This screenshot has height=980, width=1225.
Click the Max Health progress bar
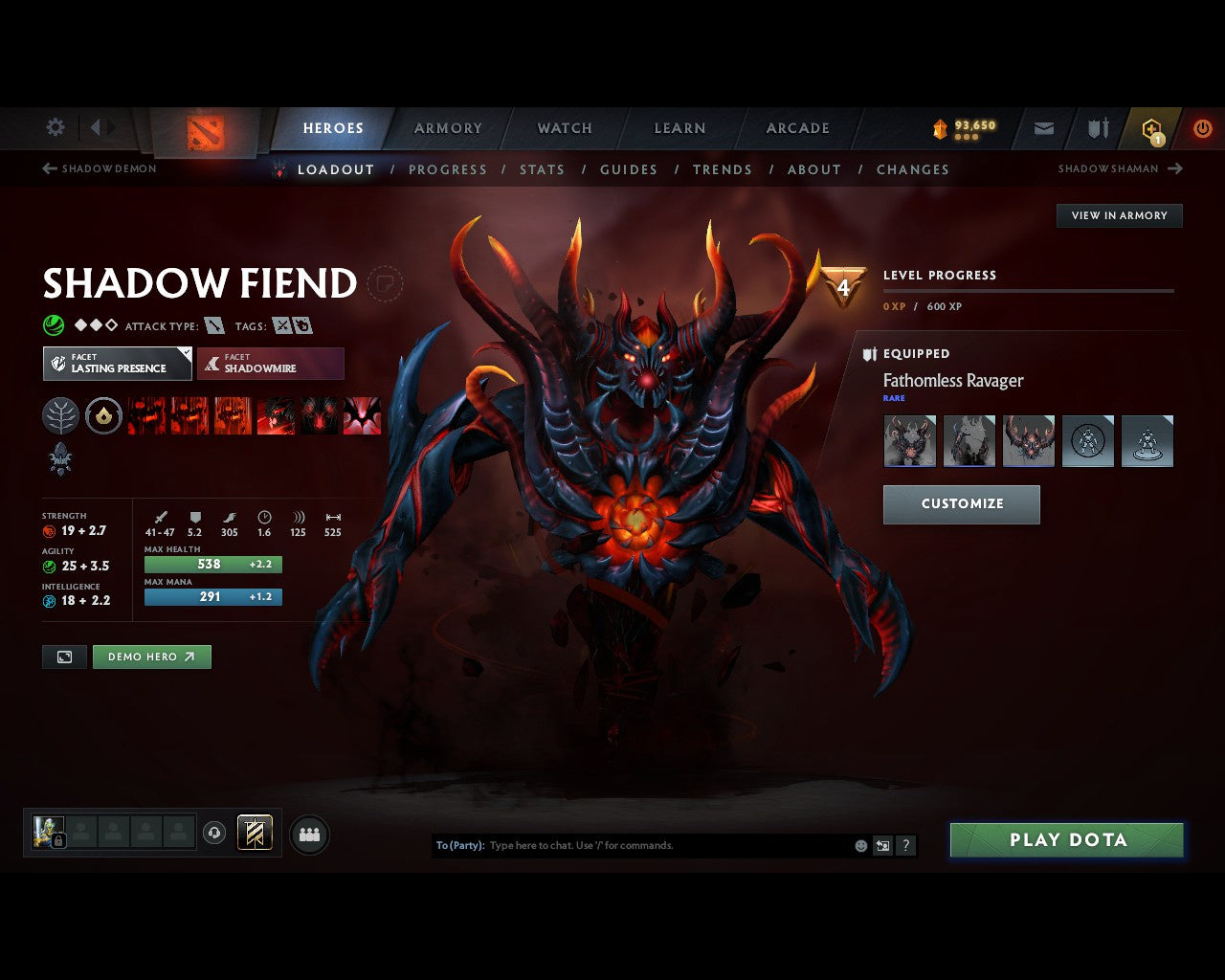(x=212, y=565)
